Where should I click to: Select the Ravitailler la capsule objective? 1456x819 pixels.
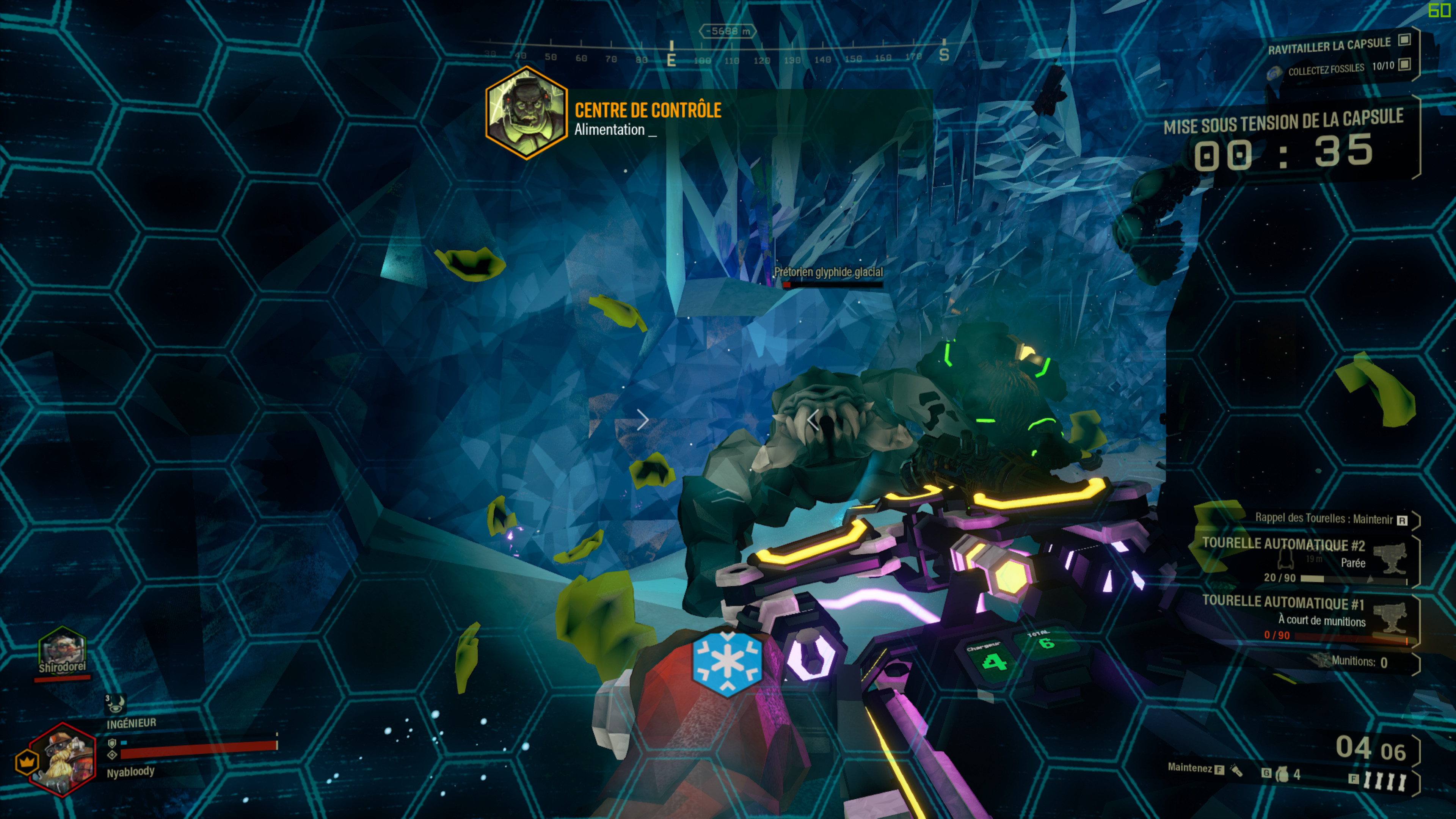[x=1329, y=45]
